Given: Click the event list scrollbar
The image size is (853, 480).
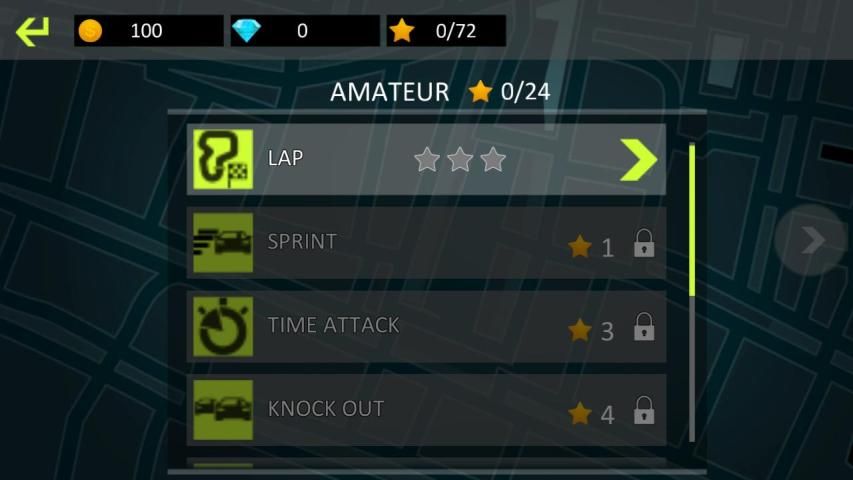Looking at the screenshot, I should click(692, 222).
